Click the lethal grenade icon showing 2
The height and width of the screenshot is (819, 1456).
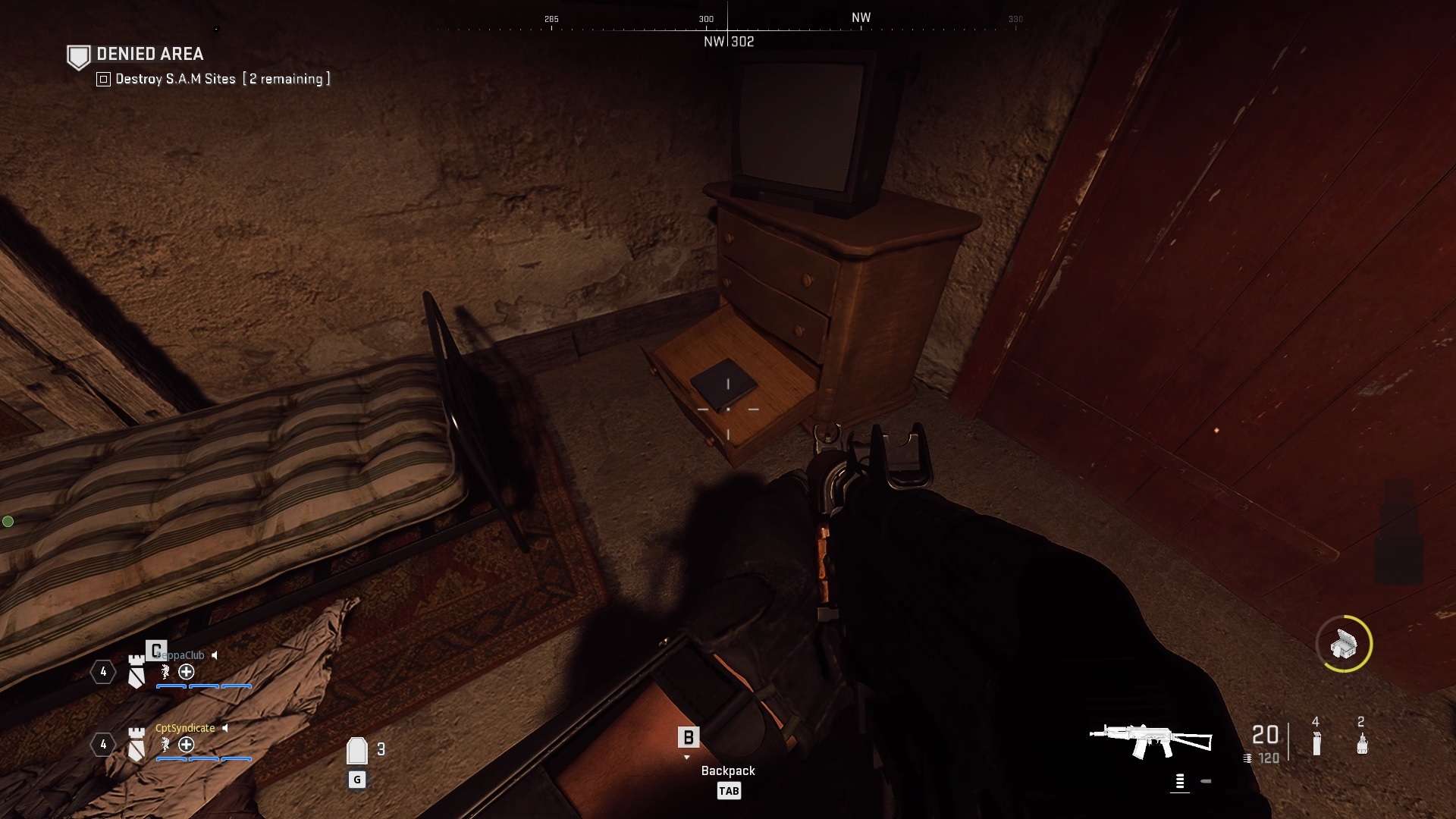pyautogui.click(x=1362, y=742)
